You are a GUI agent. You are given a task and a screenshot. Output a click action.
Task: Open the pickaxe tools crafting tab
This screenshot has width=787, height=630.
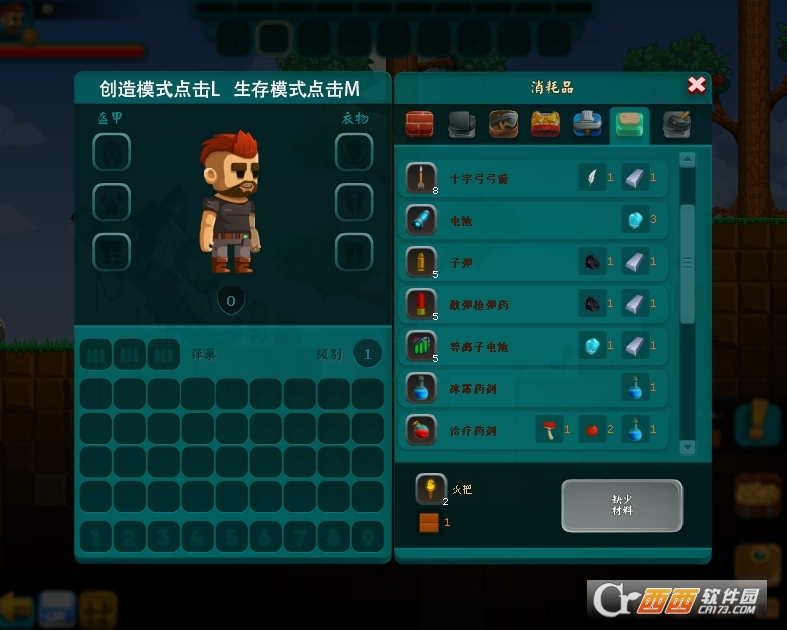coord(503,124)
